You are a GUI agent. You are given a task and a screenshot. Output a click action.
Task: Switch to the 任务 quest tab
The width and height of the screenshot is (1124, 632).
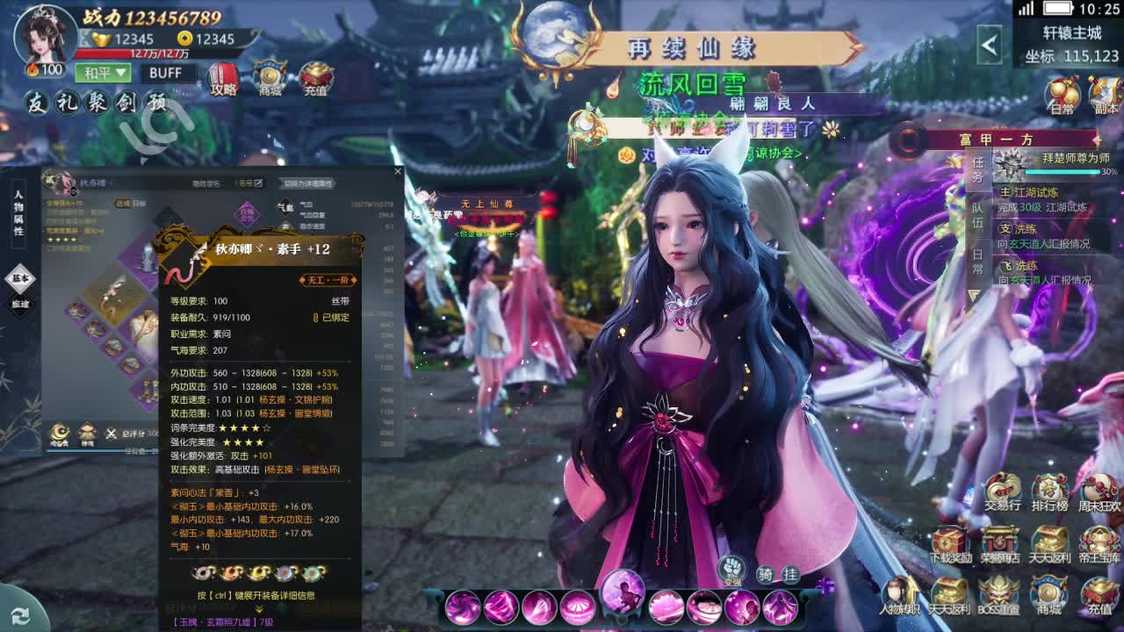[x=977, y=170]
